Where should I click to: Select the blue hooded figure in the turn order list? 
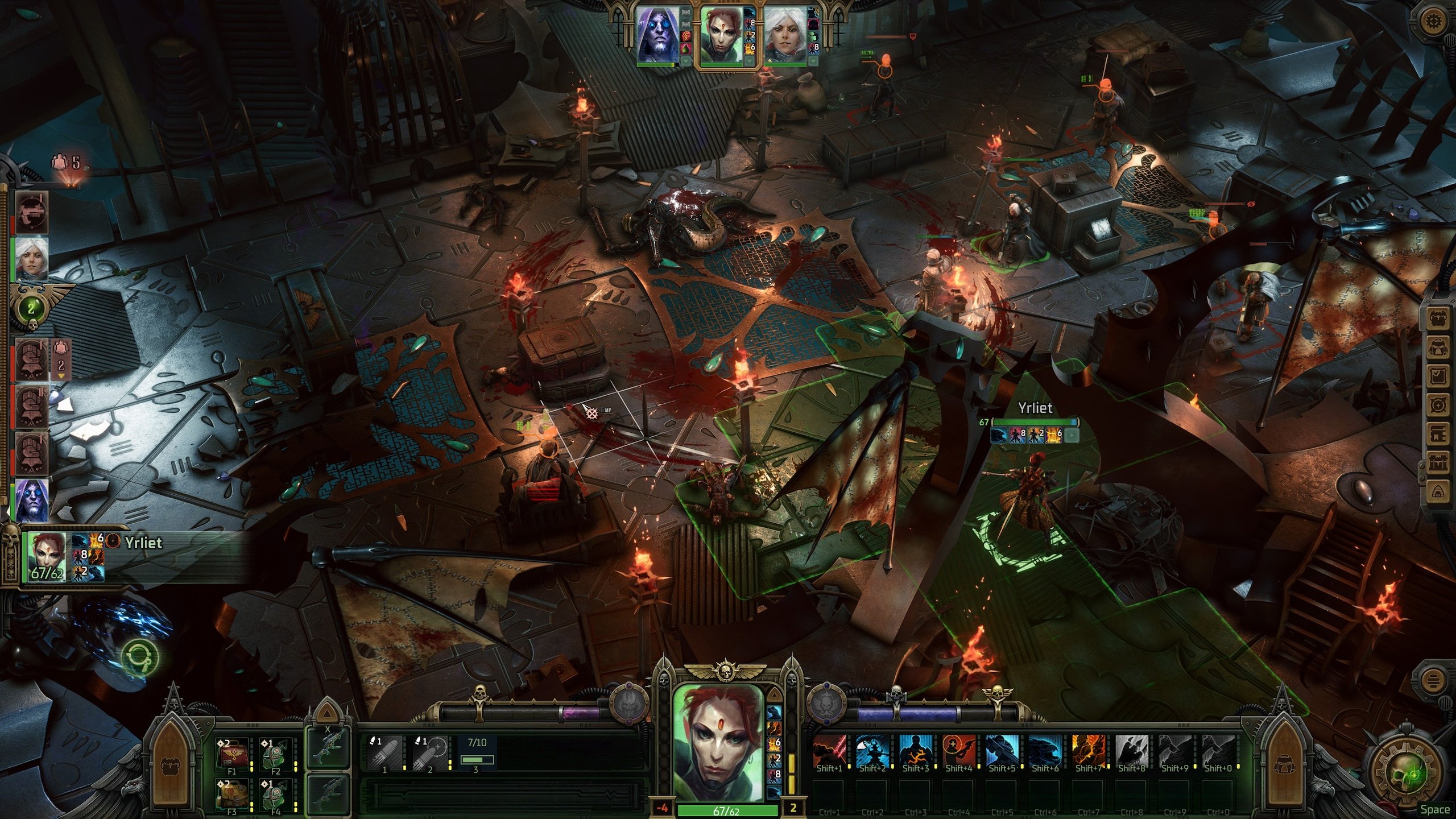[x=31, y=500]
